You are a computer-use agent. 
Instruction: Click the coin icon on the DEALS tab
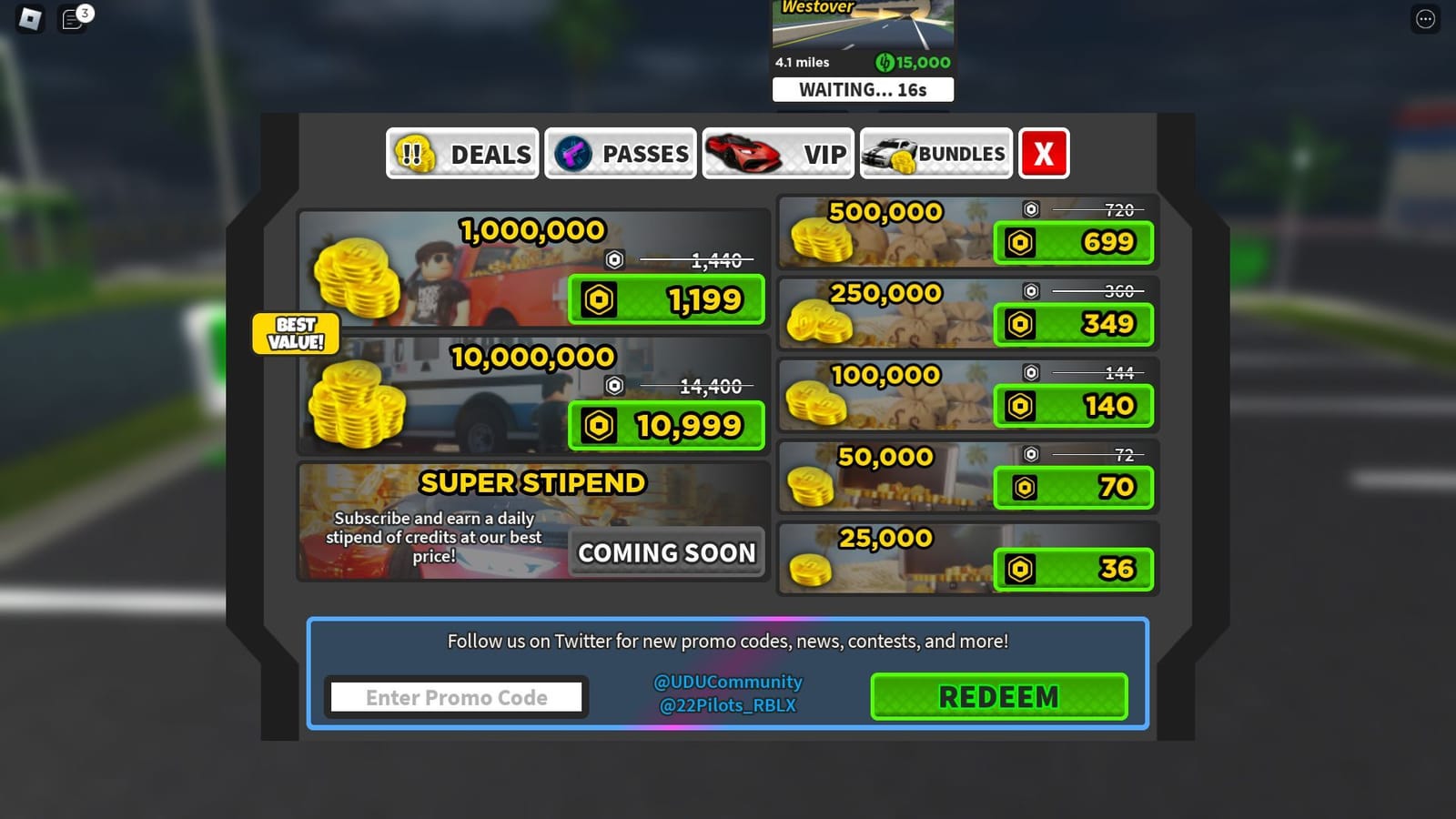tap(415, 154)
